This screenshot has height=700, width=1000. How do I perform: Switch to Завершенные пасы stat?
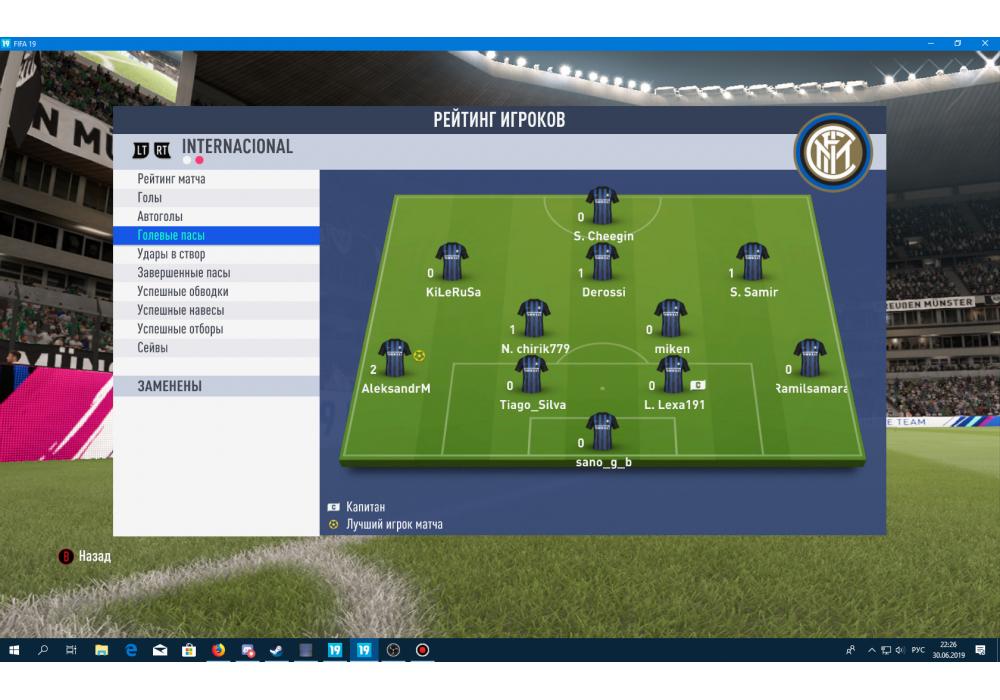(x=184, y=273)
